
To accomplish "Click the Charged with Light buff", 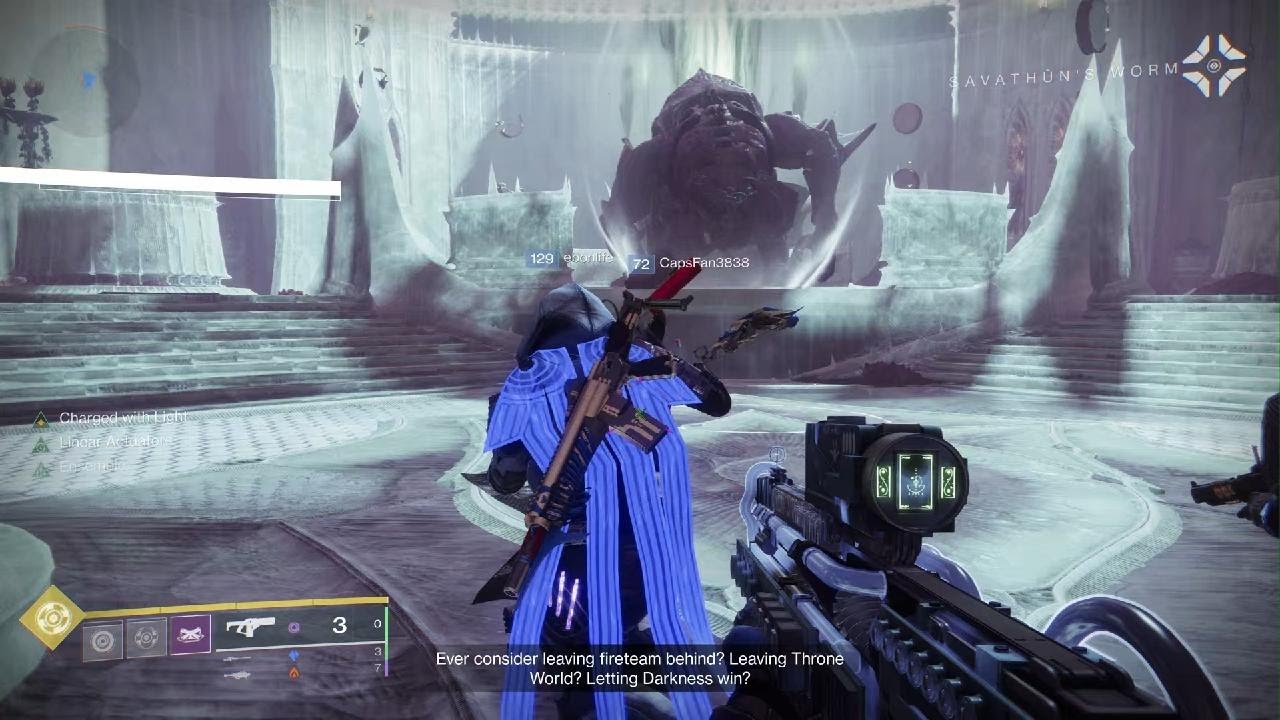I will [x=122, y=418].
